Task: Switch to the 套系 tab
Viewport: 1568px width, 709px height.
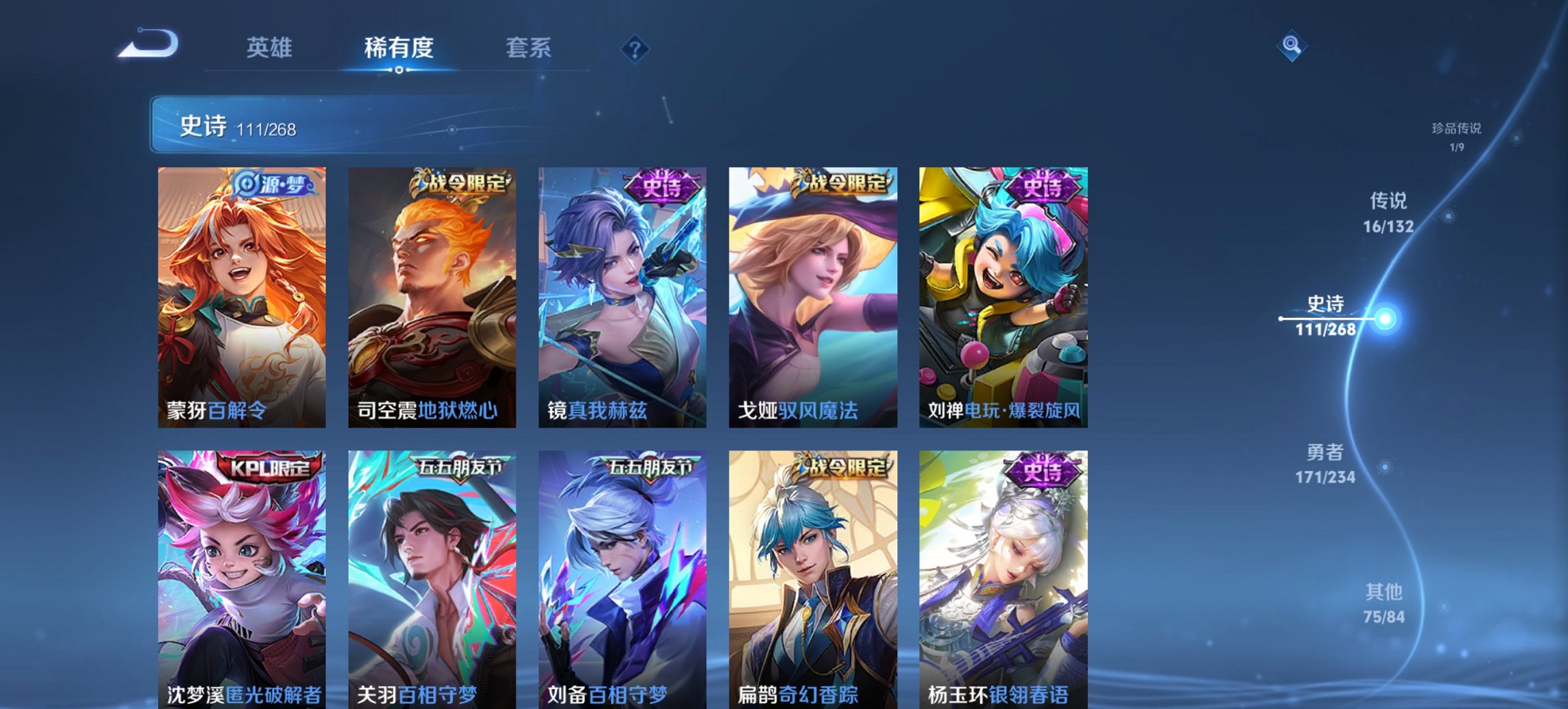Action: [529, 48]
